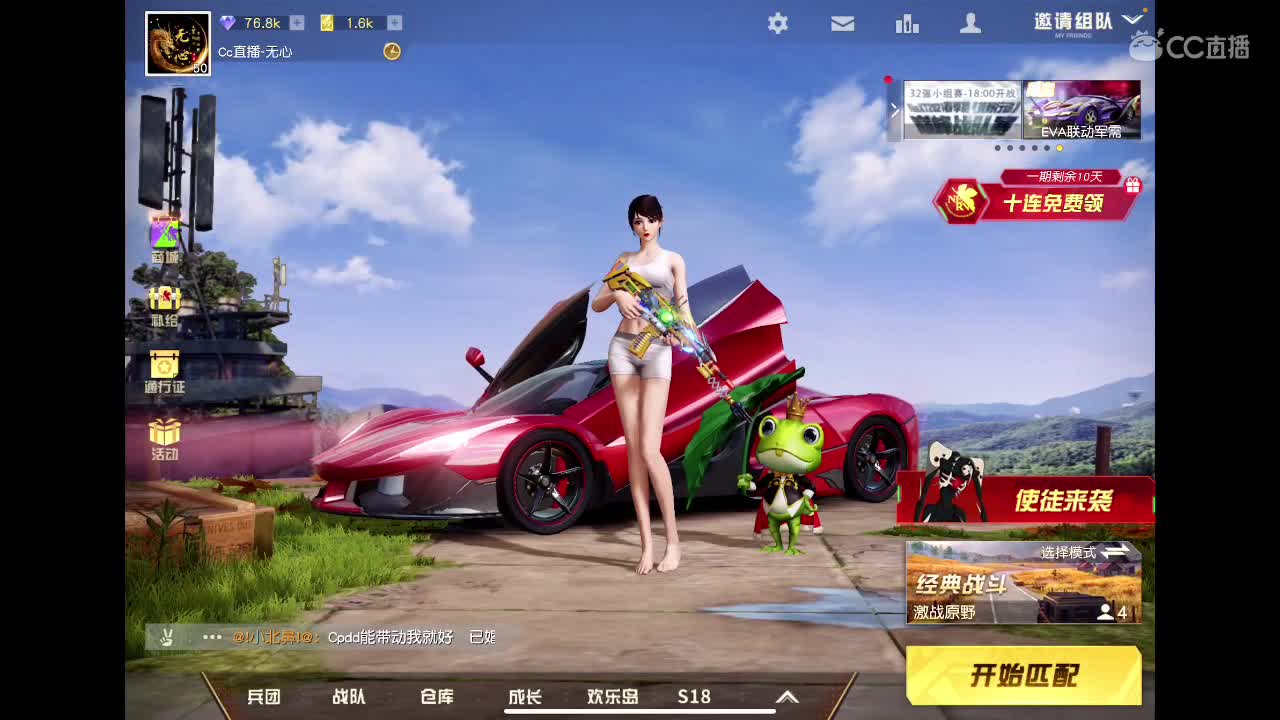Screen dimensions: 1280x720
Task: Open the EVA联动军需 banner thumbnail
Action: point(1081,108)
